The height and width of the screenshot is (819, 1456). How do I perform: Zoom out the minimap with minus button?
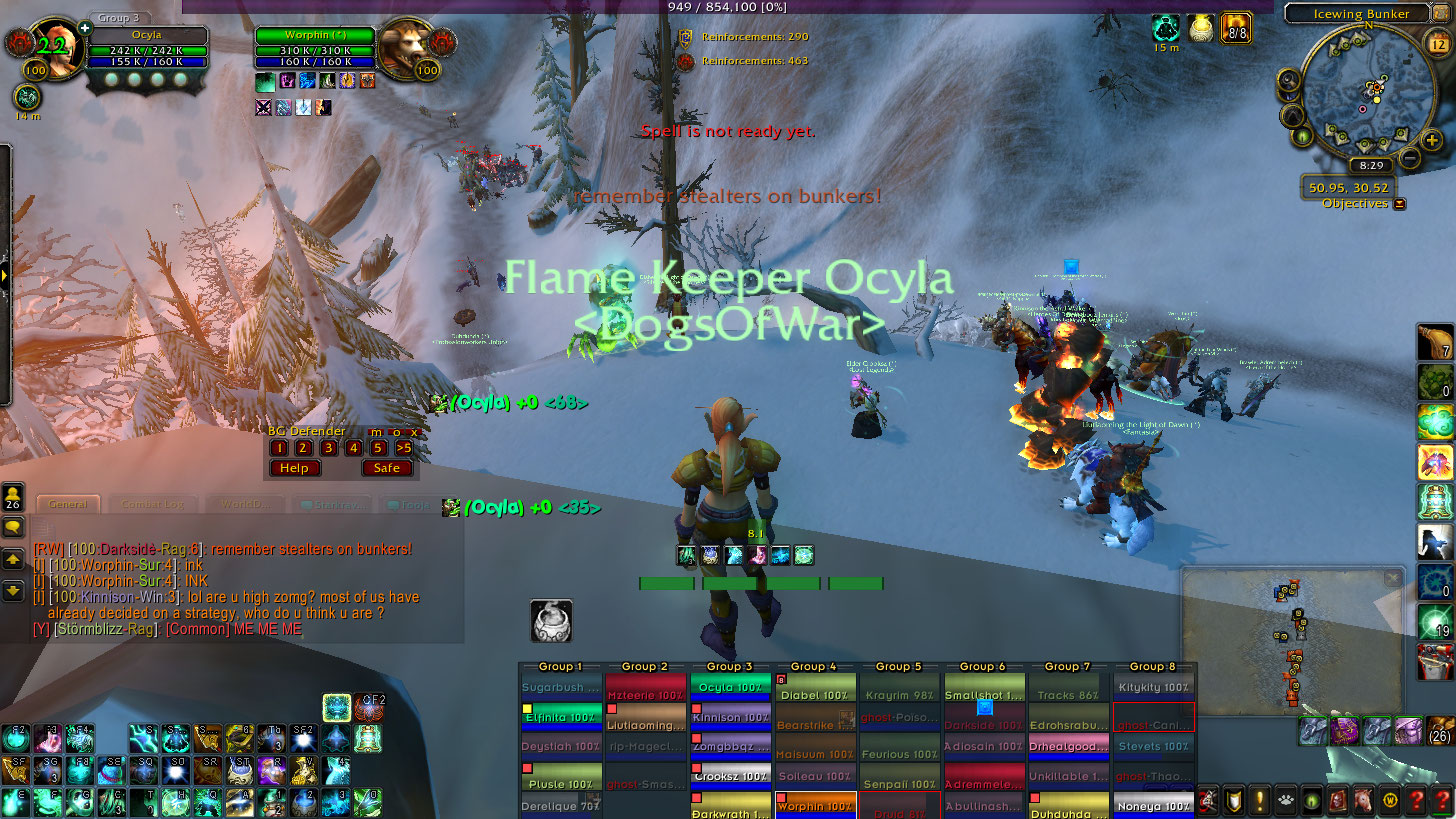click(x=1409, y=157)
